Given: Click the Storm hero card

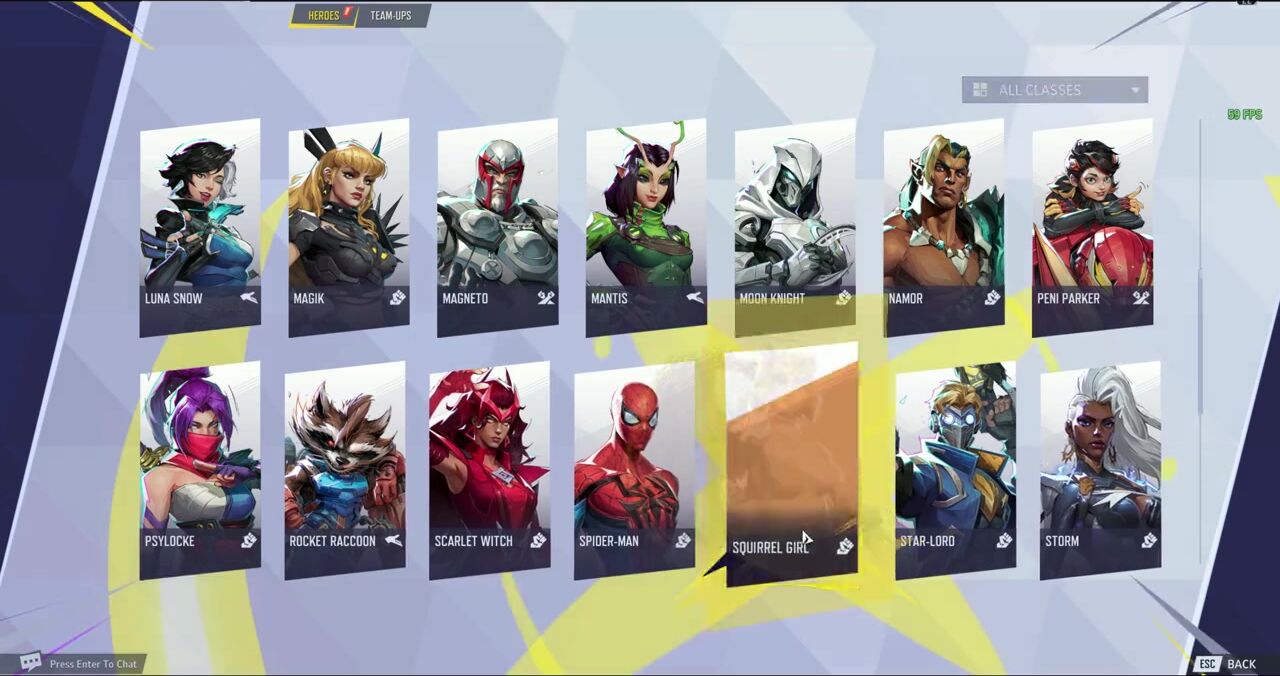Looking at the screenshot, I should click(1100, 470).
